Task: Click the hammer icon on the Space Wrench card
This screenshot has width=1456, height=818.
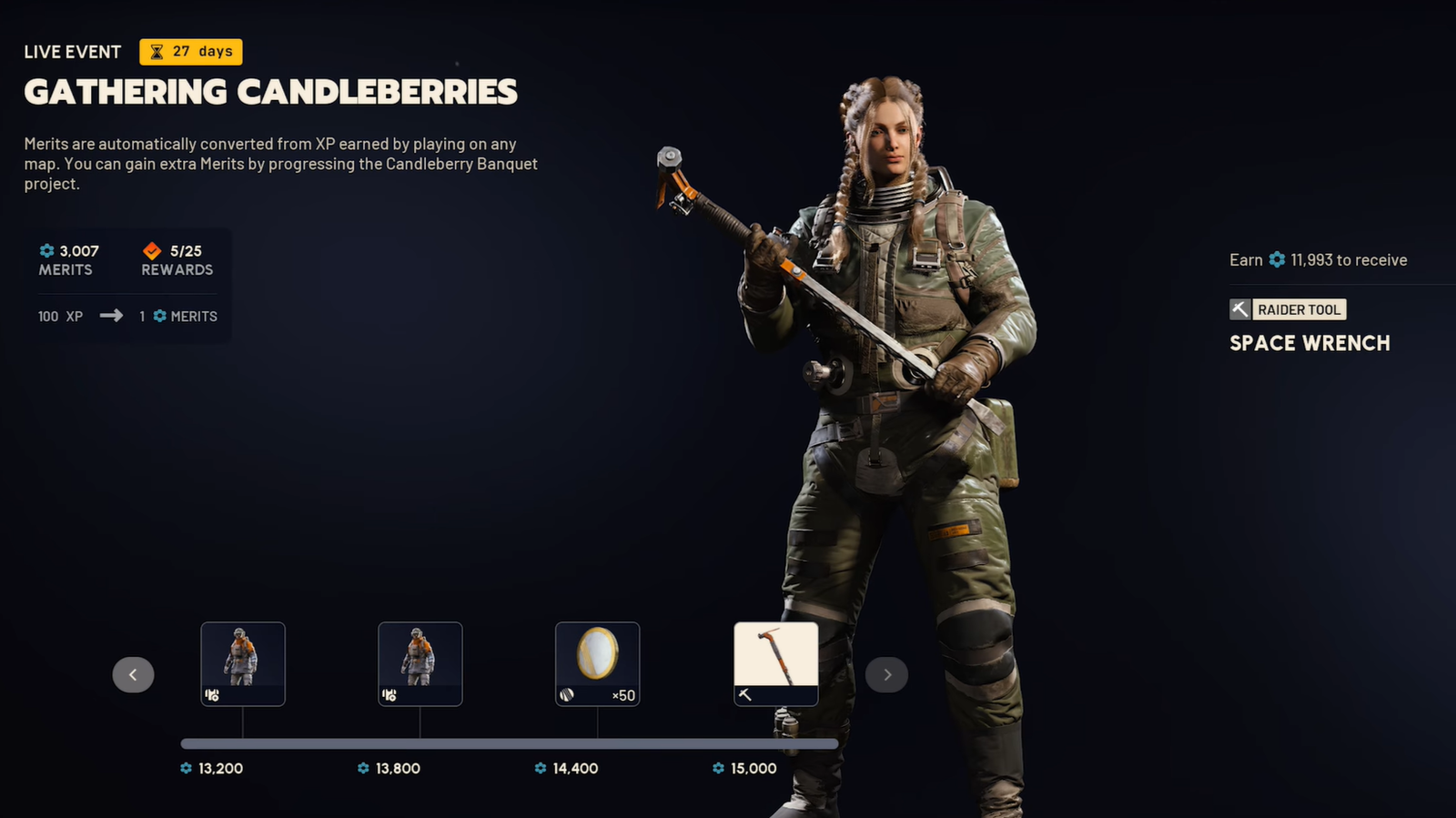Action: pyautogui.click(x=746, y=694)
